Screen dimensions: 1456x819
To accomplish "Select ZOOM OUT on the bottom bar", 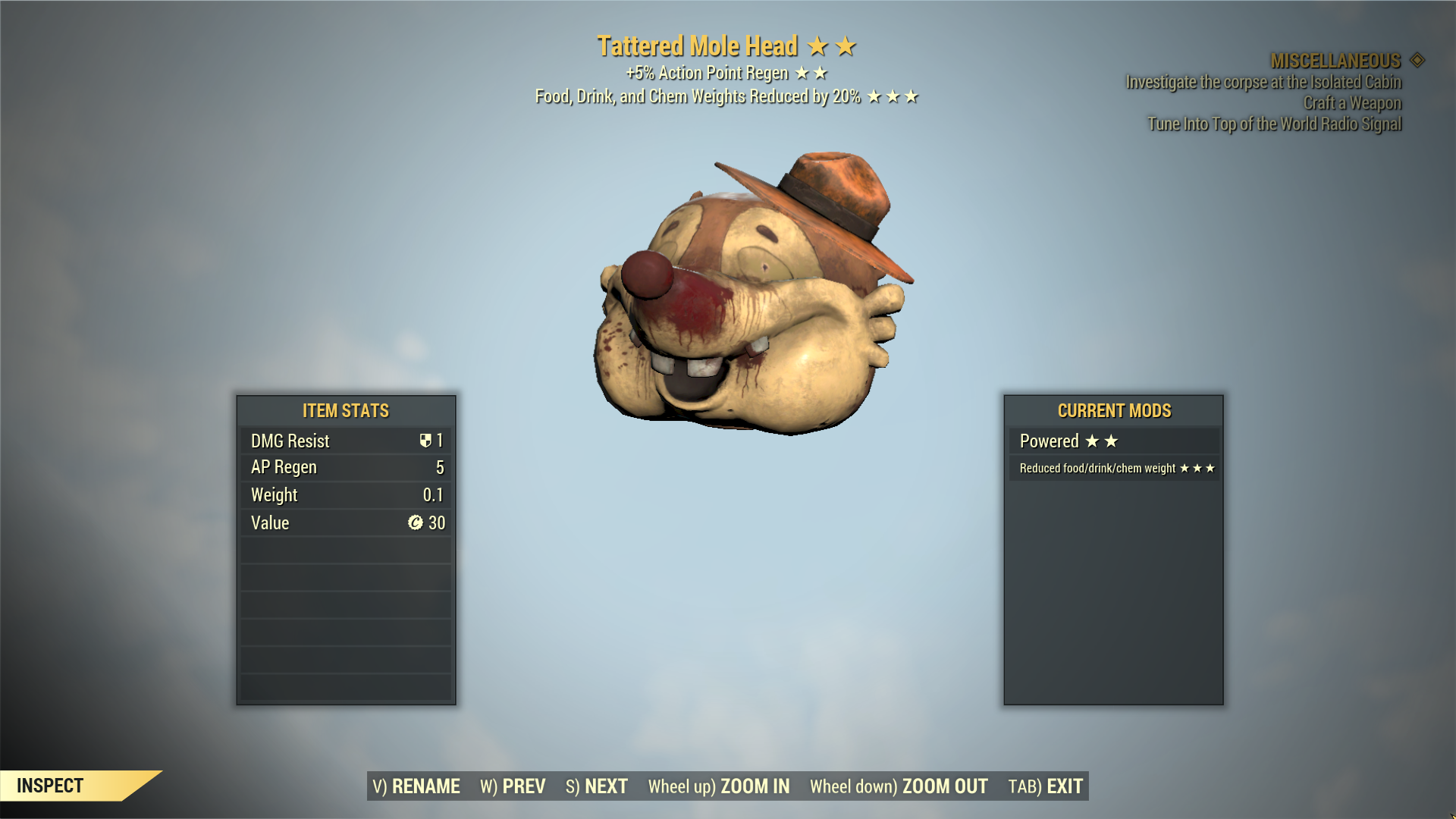I will [899, 786].
